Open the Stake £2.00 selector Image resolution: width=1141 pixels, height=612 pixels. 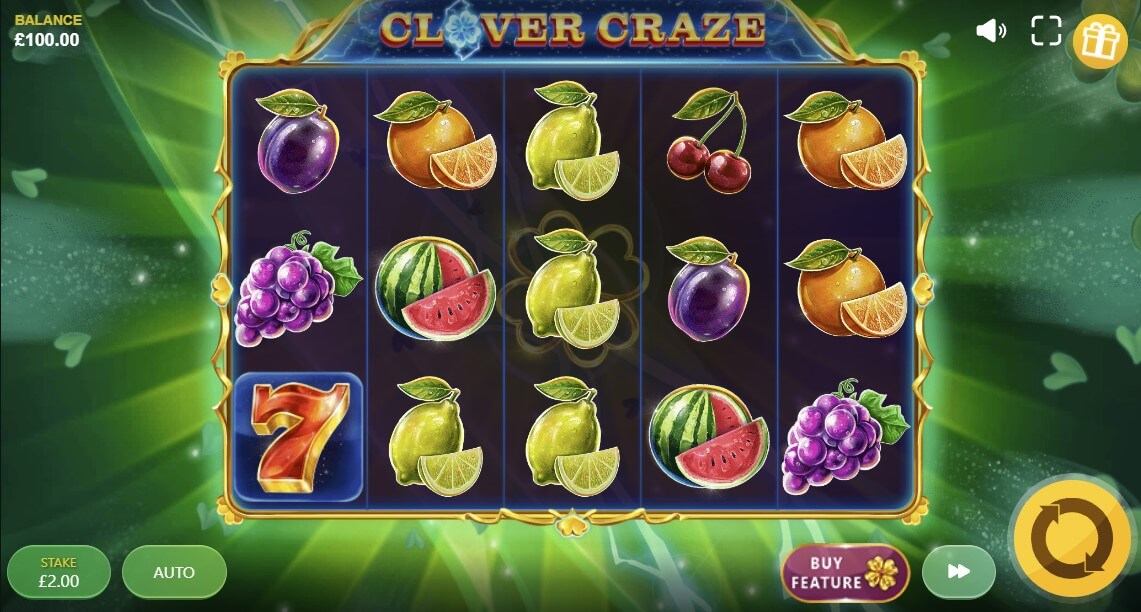coord(59,572)
